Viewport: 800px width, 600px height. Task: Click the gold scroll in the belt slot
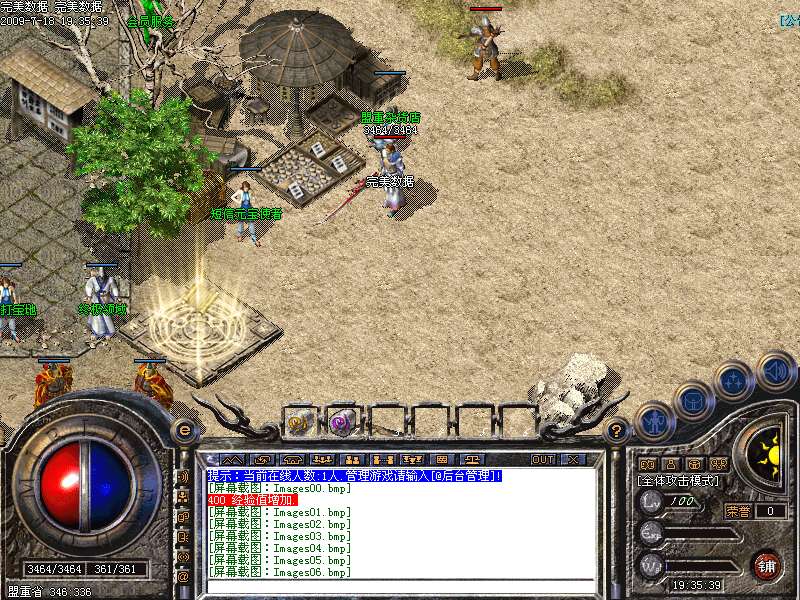tap(299, 423)
